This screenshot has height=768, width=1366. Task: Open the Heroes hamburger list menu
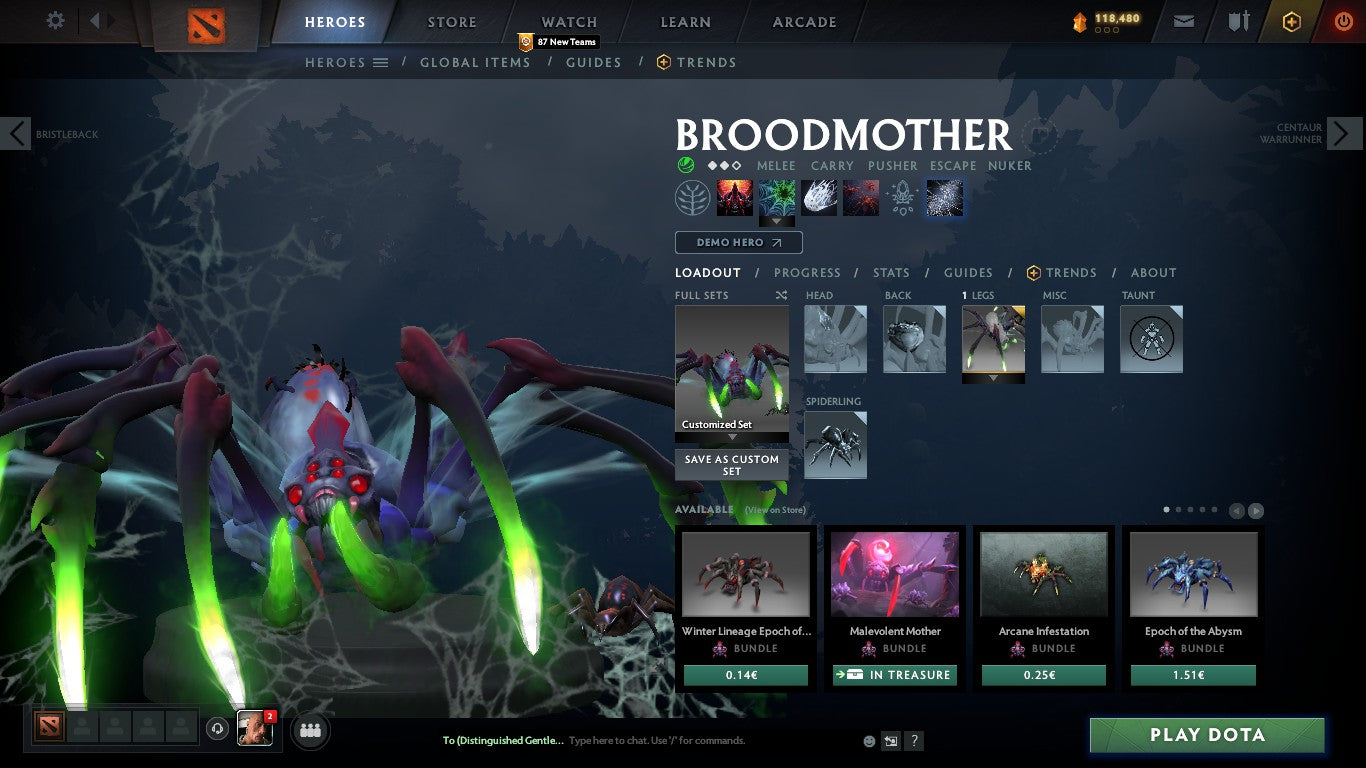coord(379,62)
